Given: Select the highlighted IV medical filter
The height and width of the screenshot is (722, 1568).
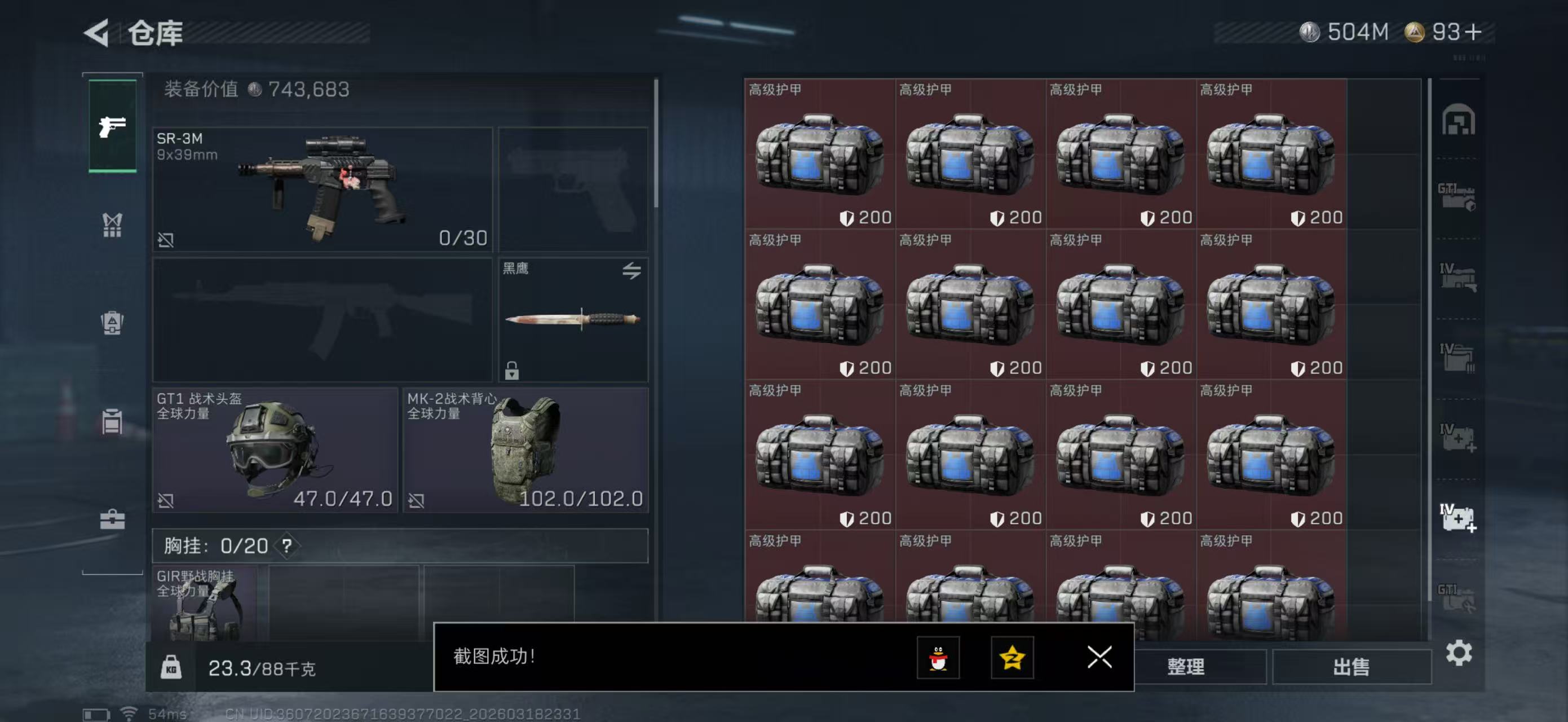Looking at the screenshot, I should point(1457,518).
